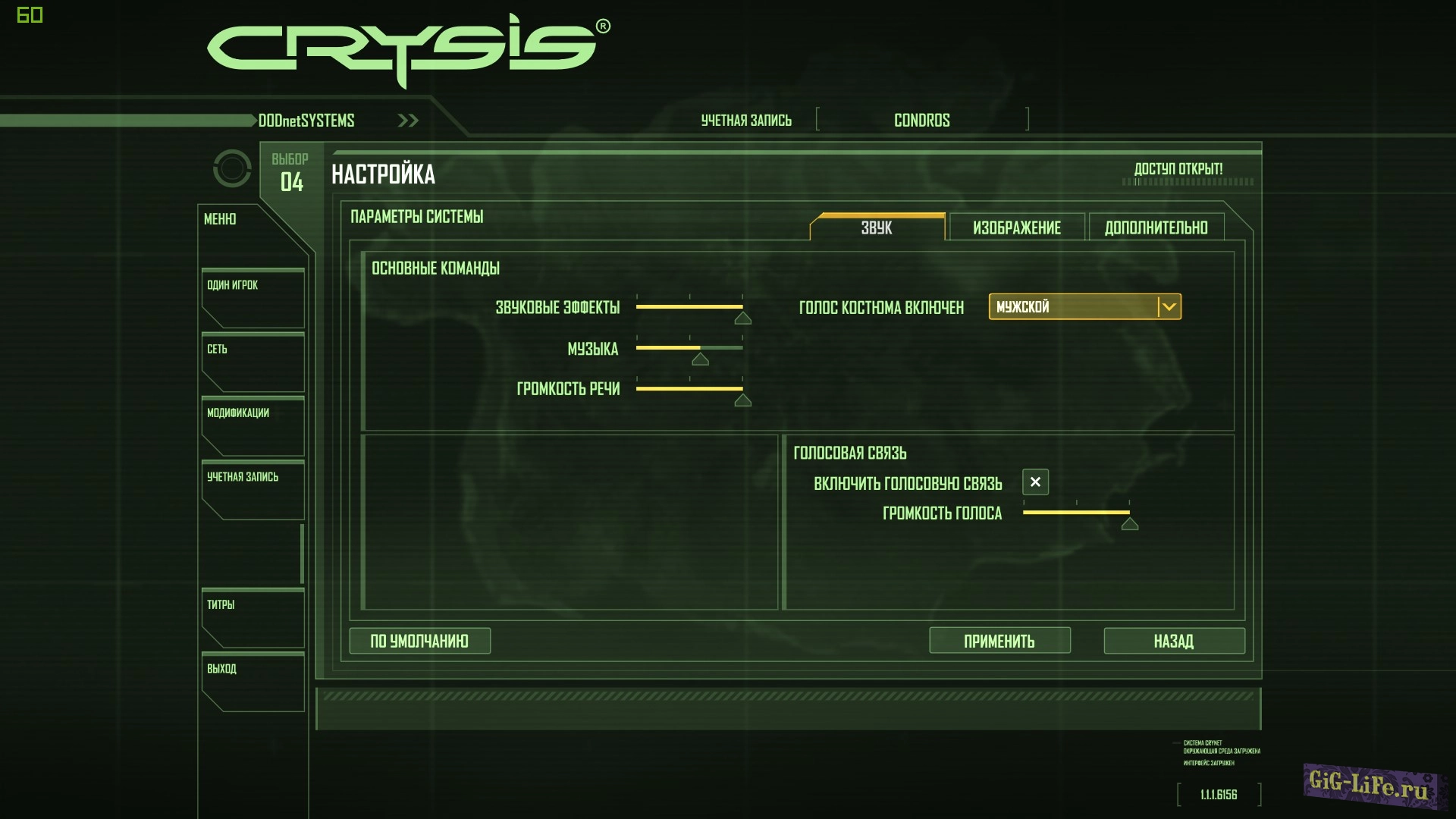
Task: Click the circular emblem next to ВЫБОР 04
Action: (x=232, y=168)
